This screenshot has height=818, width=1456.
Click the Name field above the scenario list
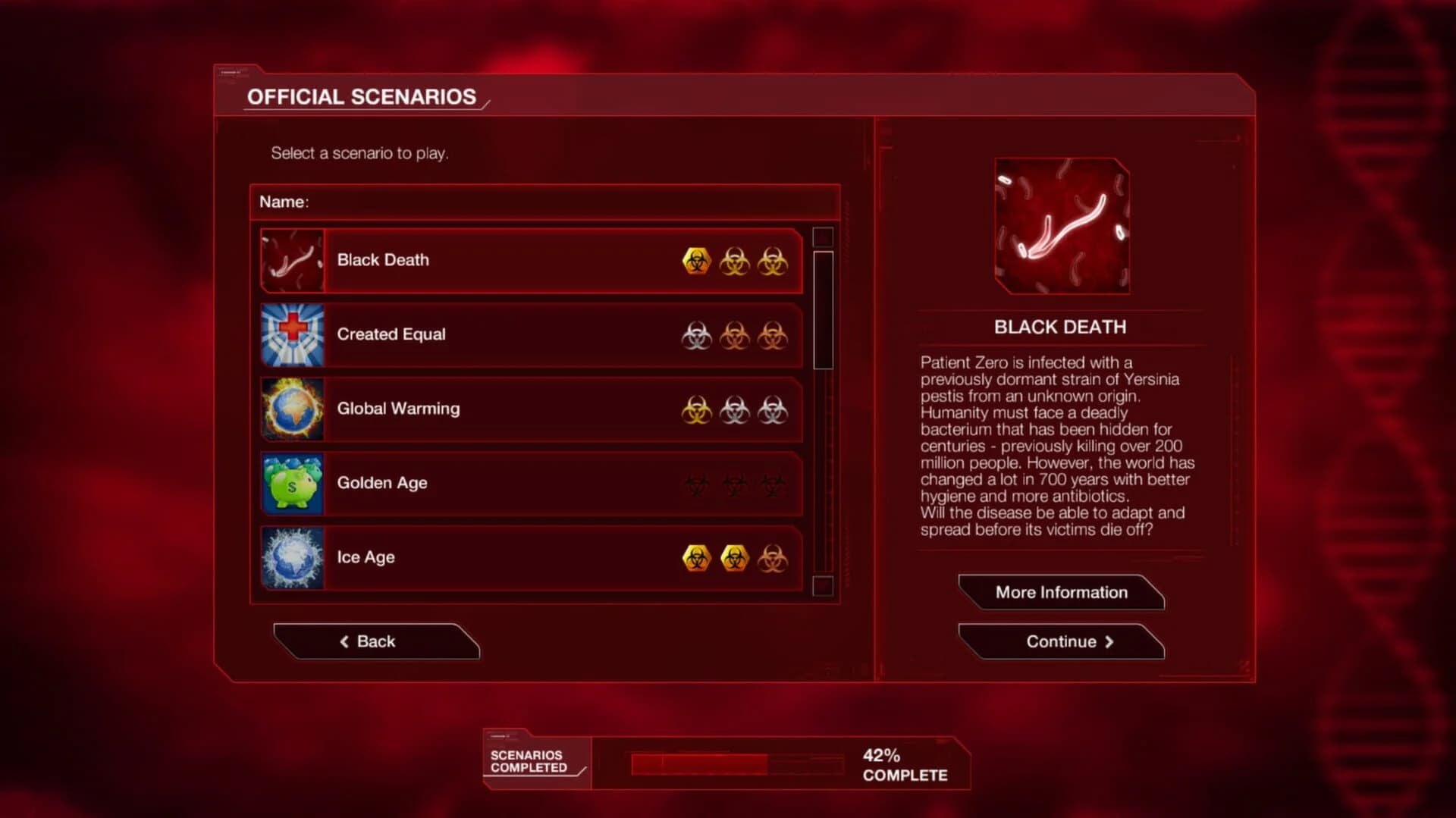[x=543, y=202]
